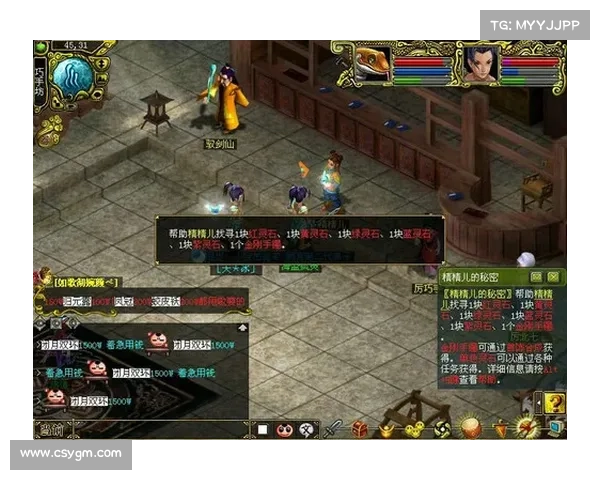Click the red emoticon face chat button
Viewport: 600px width, 480px height.
[x=284, y=430]
